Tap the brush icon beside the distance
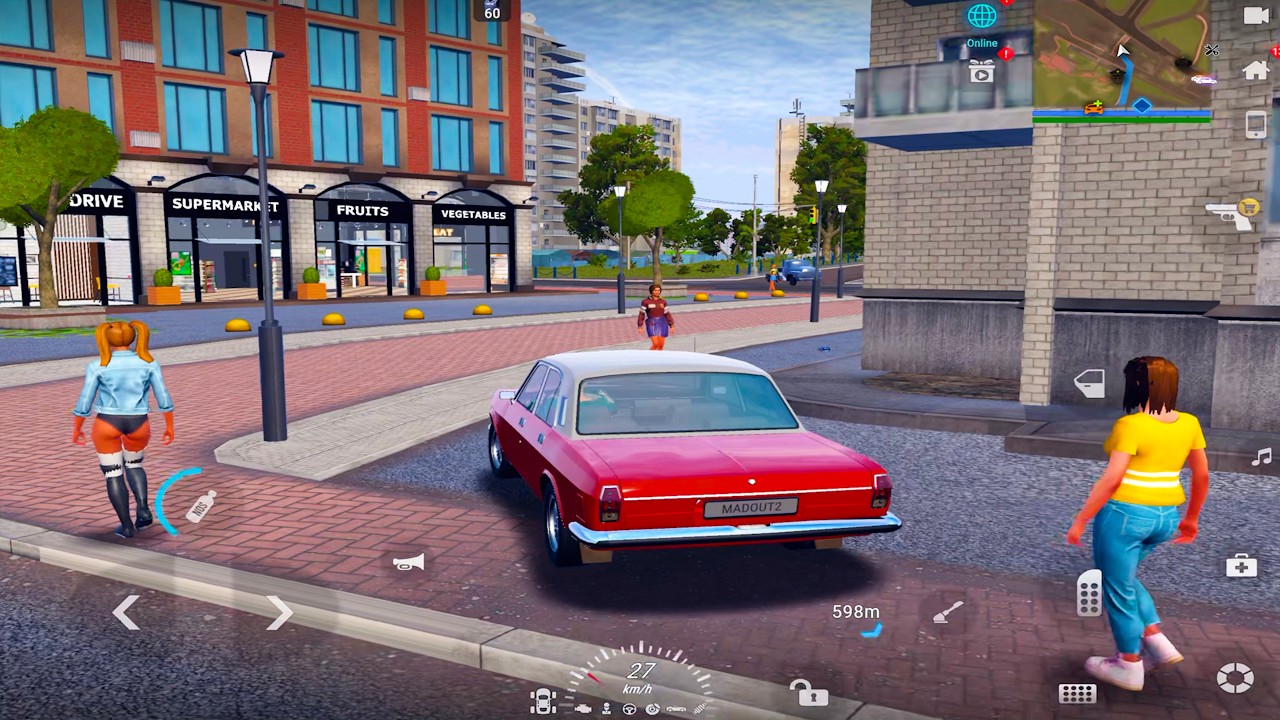Screen dimensions: 1280x720 [x=947, y=611]
